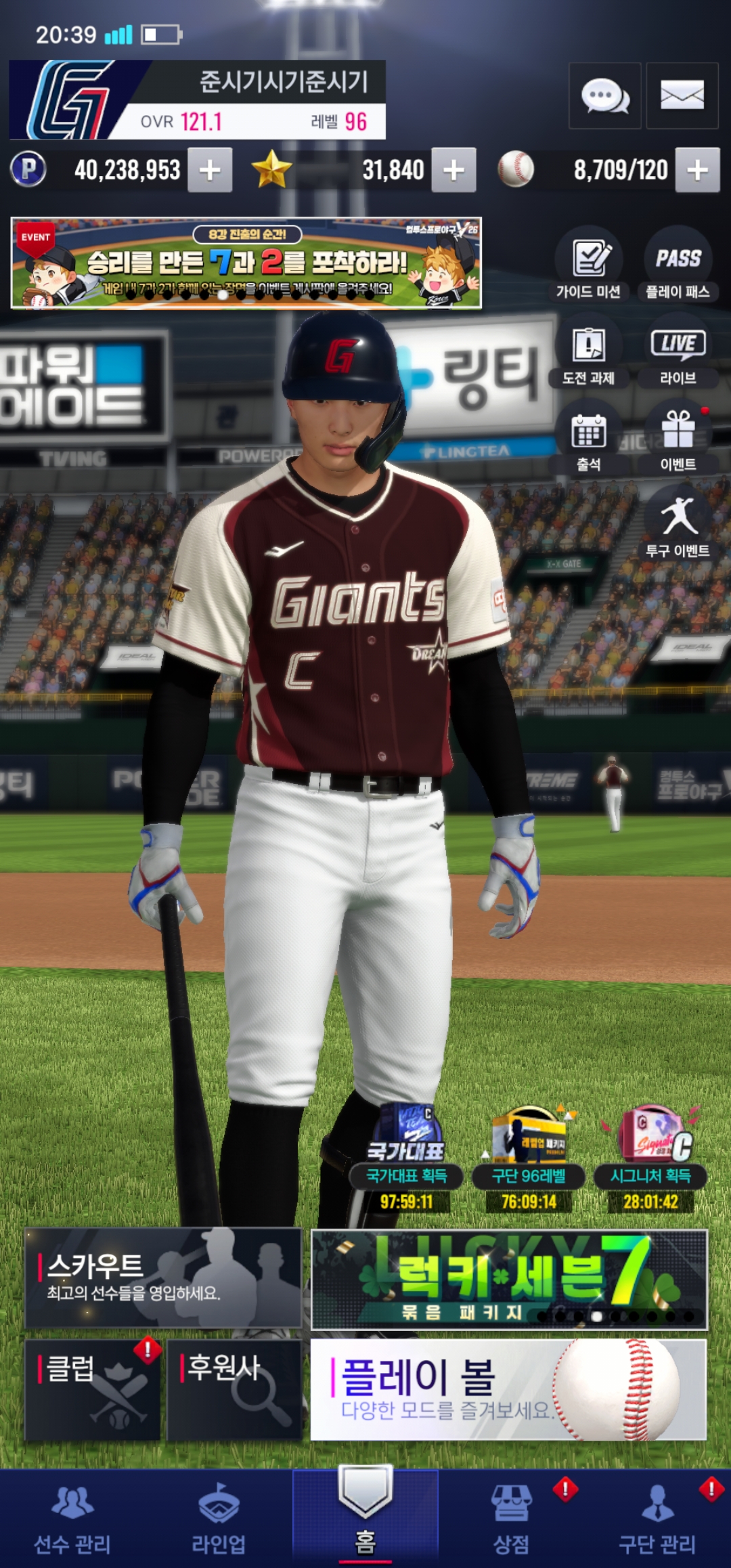This screenshot has height=1568, width=731.
Task: Open the 럭키 세븐 package banner
Action: [x=508, y=1278]
